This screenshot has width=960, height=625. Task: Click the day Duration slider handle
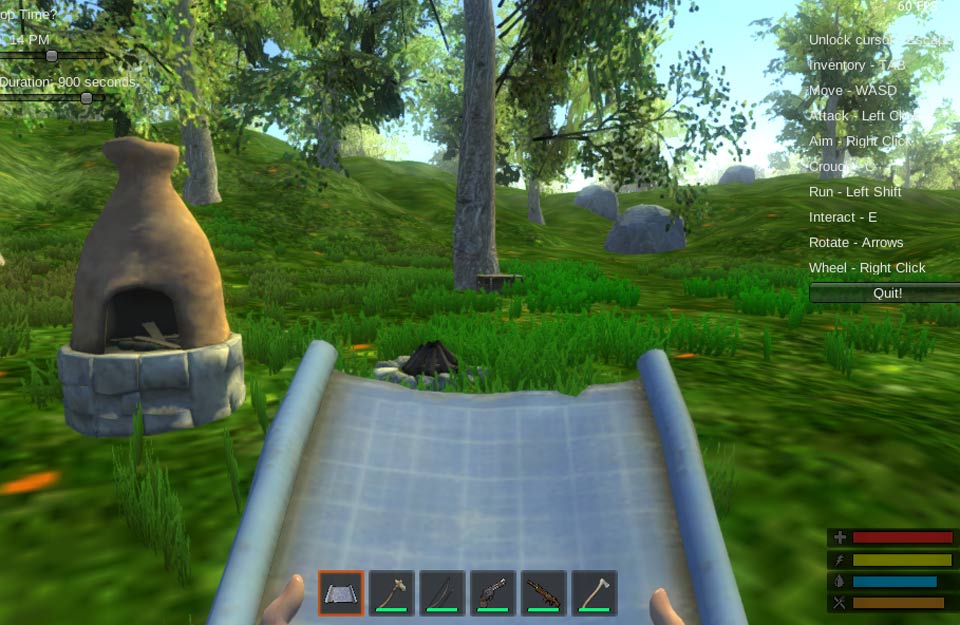tap(87, 98)
